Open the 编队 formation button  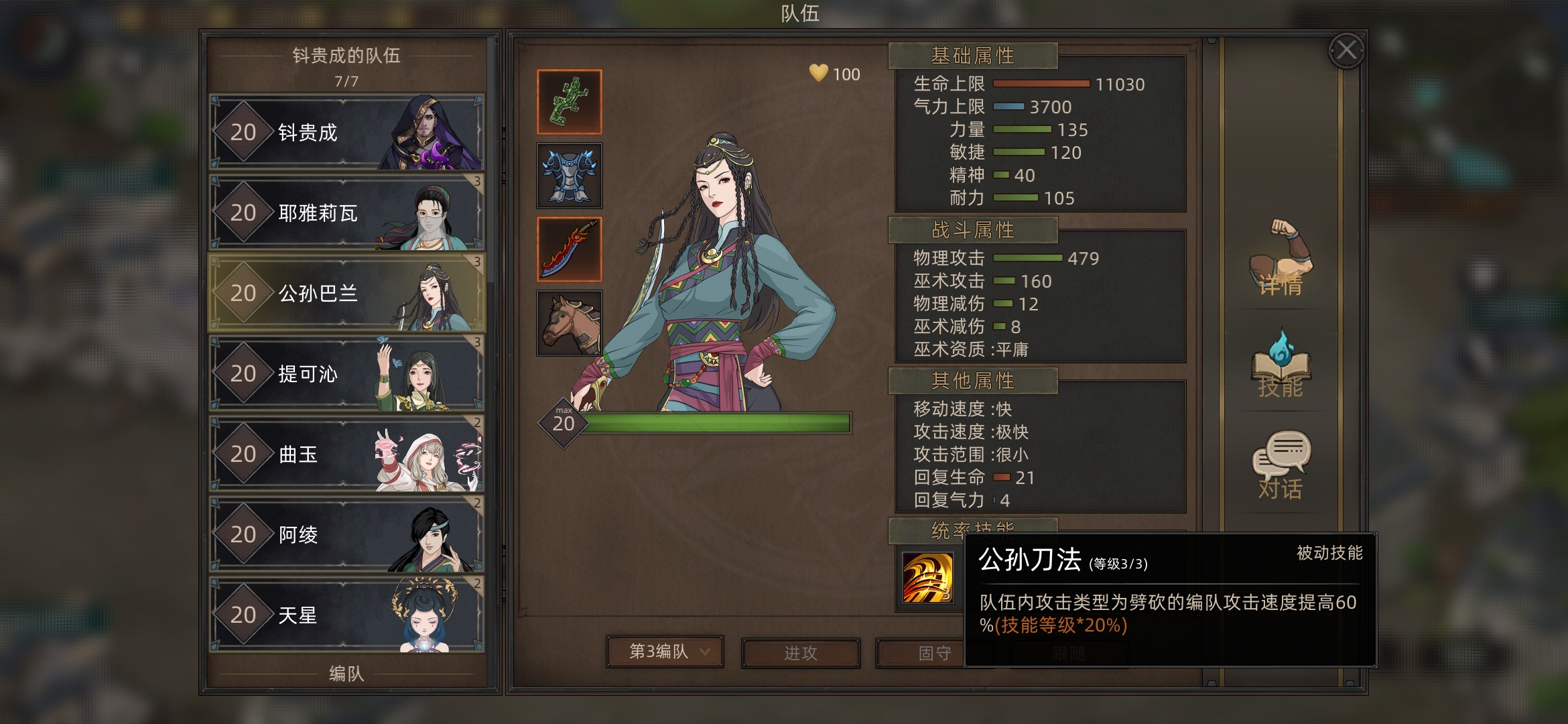tap(346, 673)
